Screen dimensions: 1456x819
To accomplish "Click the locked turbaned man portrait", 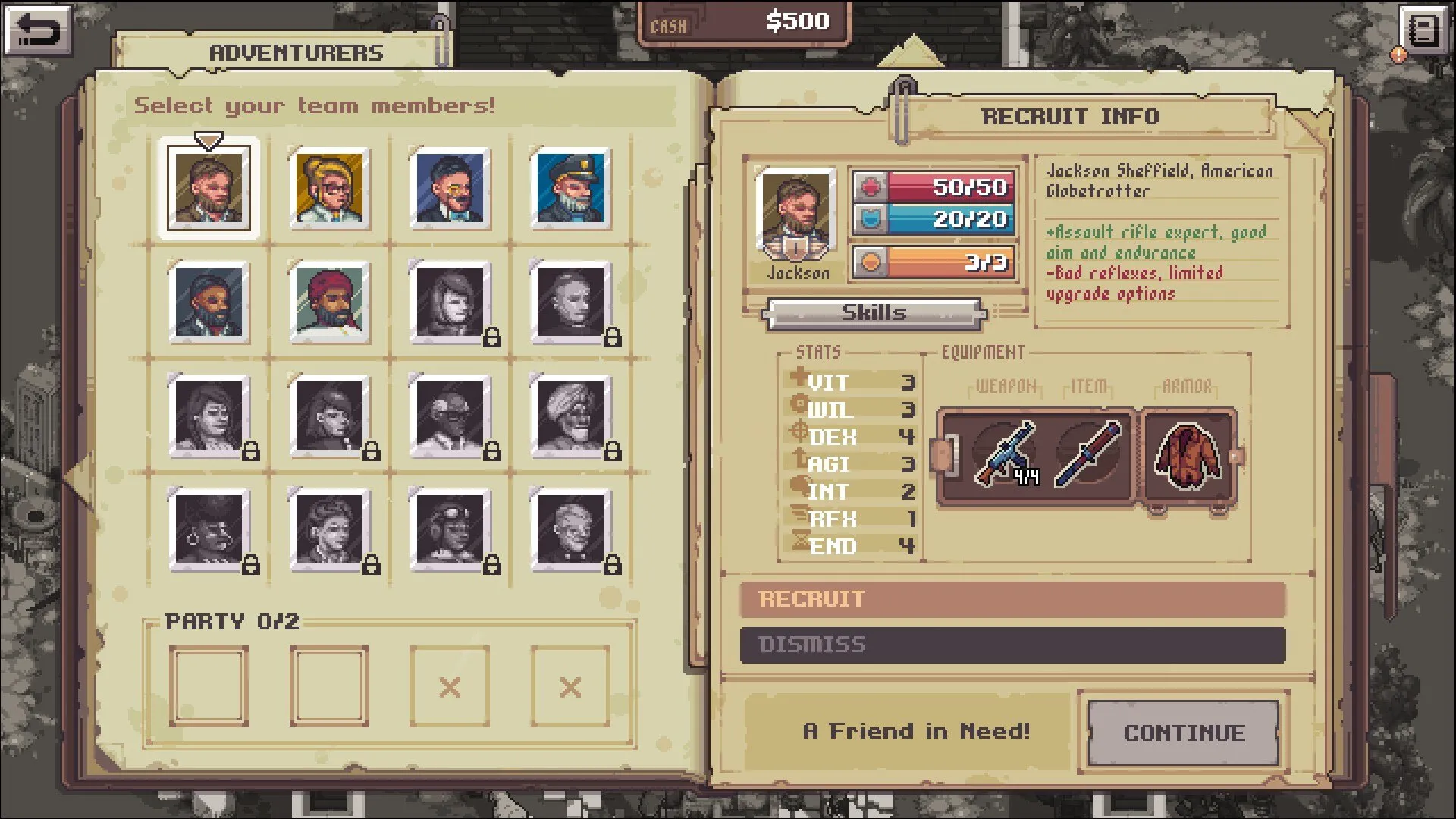I will pos(571,416).
